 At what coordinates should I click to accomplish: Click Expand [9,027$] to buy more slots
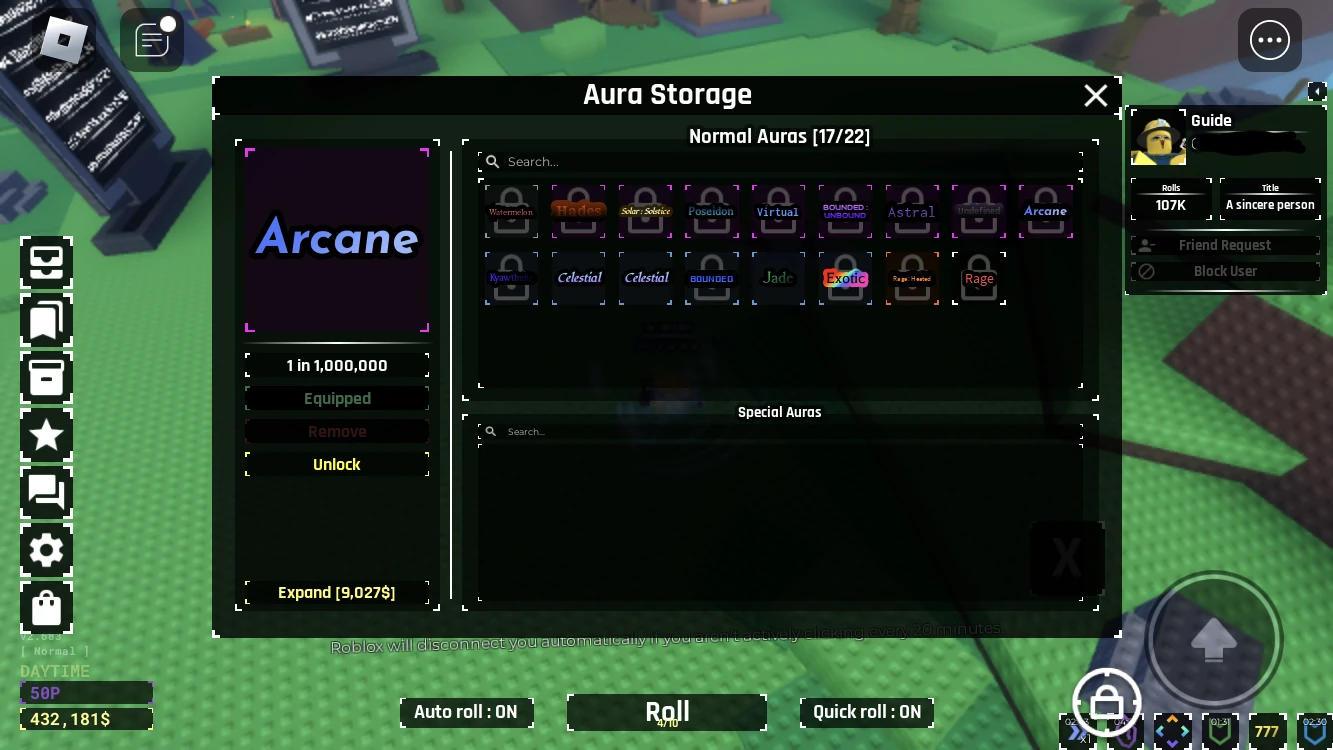tap(337, 592)
